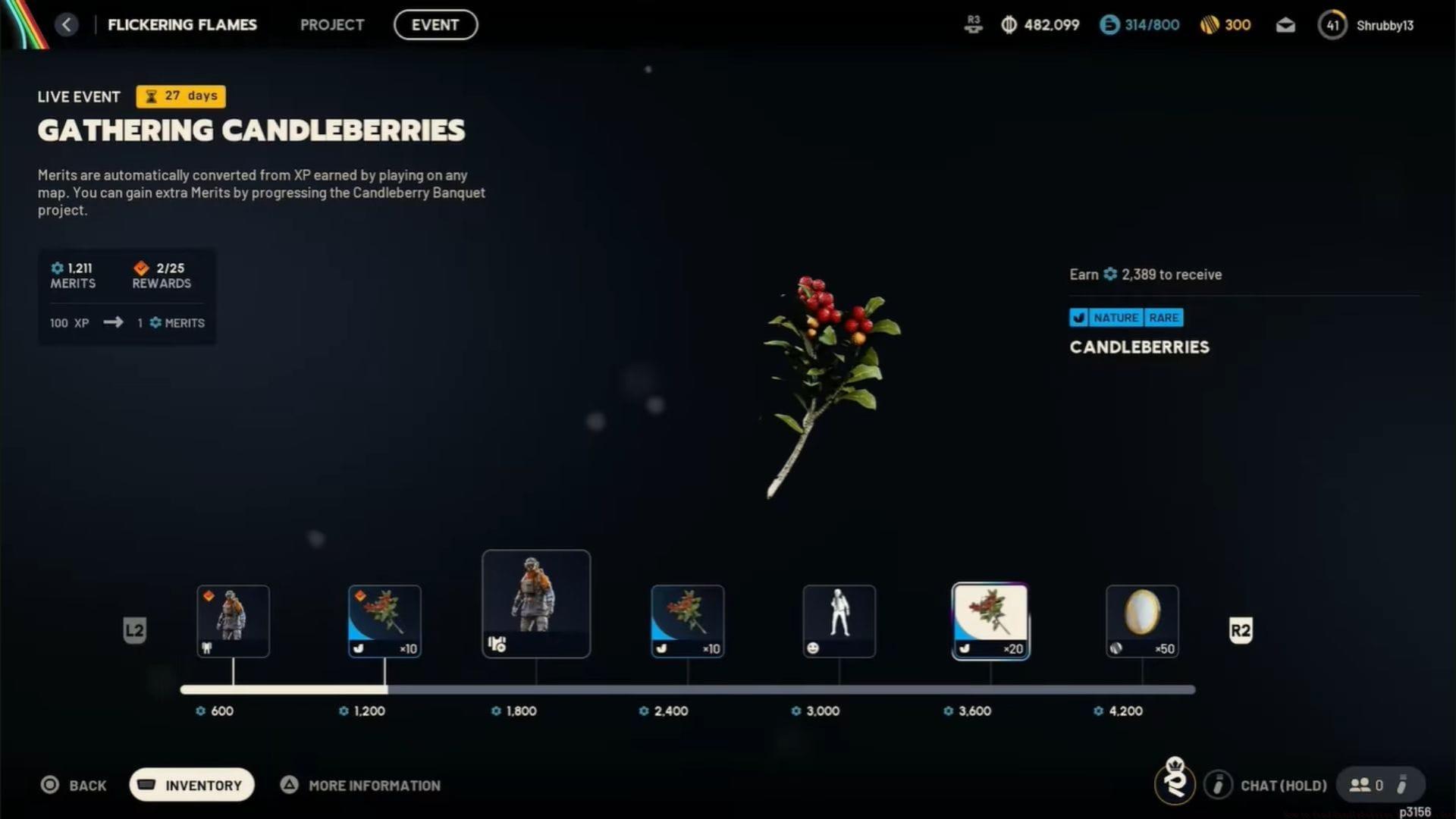Click More Information at the bottom
Viewport: 1456px width, 819px height.
click(375, 785)
